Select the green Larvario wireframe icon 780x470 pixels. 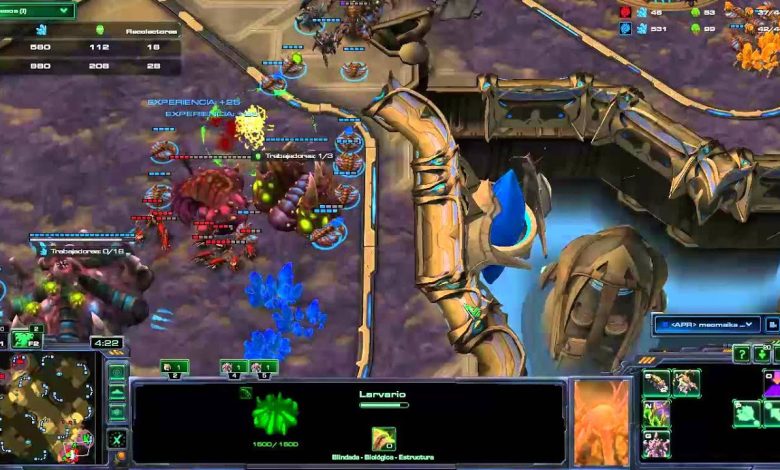[x=274, y=413]
